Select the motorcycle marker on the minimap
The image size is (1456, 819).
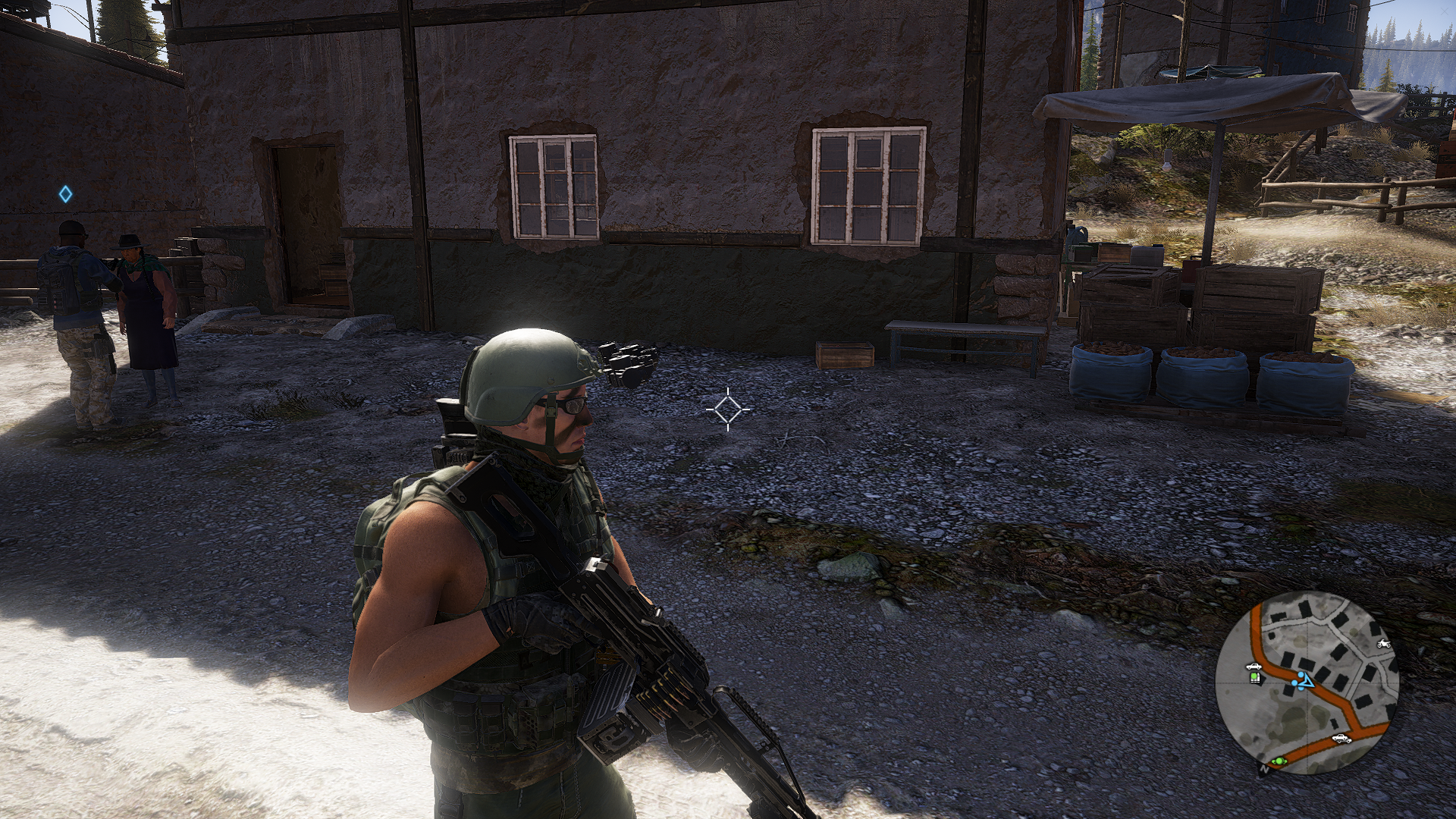1384,644
